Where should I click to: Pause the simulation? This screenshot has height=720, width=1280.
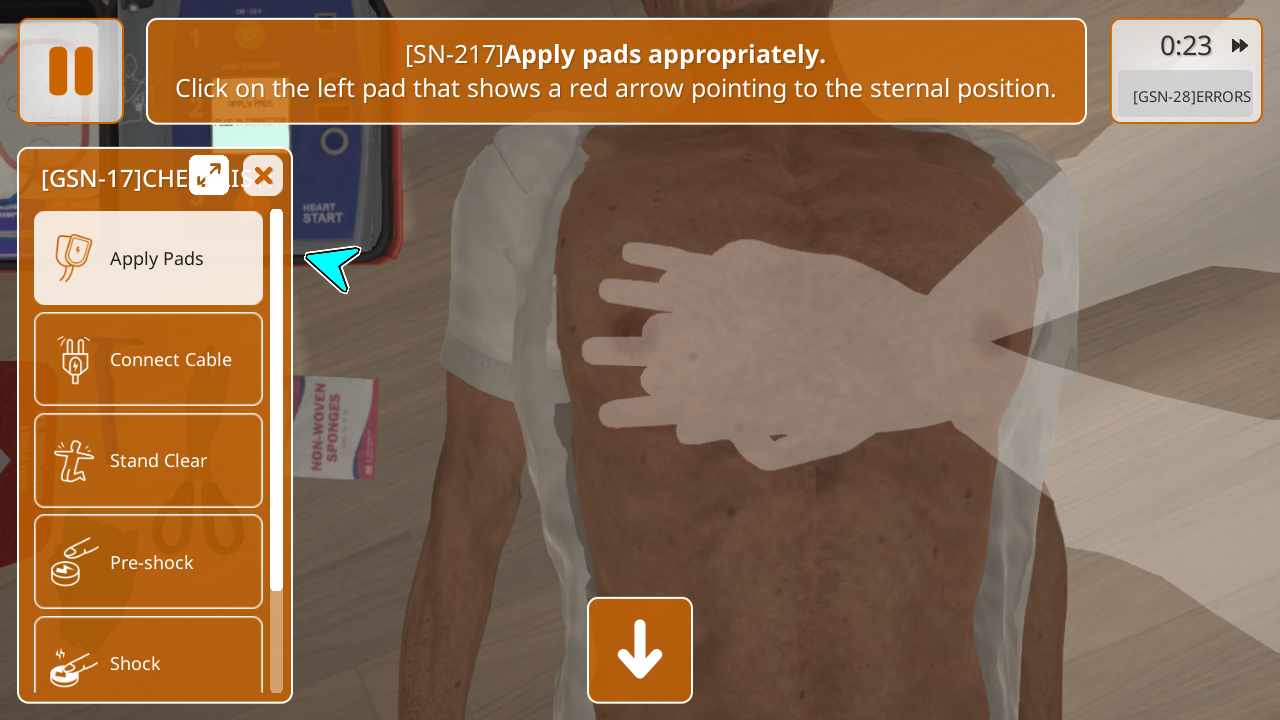71,71
